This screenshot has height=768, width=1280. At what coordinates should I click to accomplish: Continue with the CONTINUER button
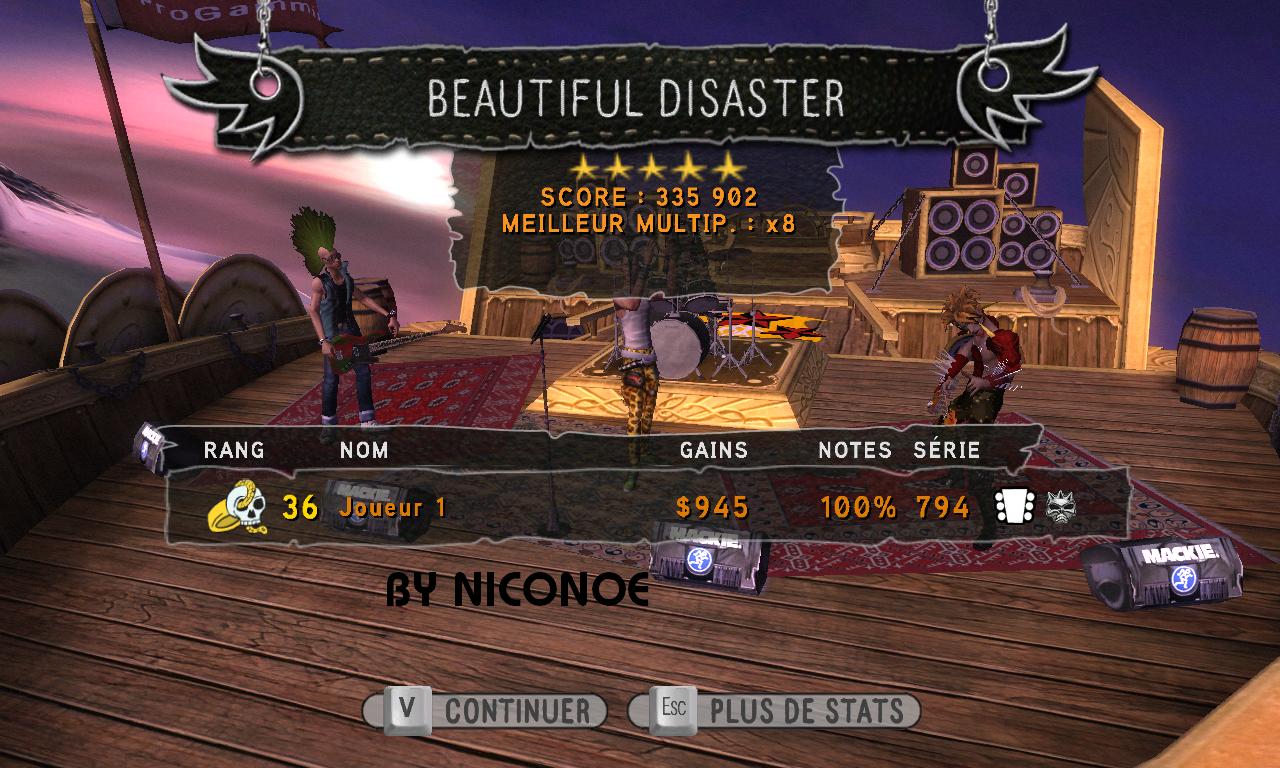486,711
